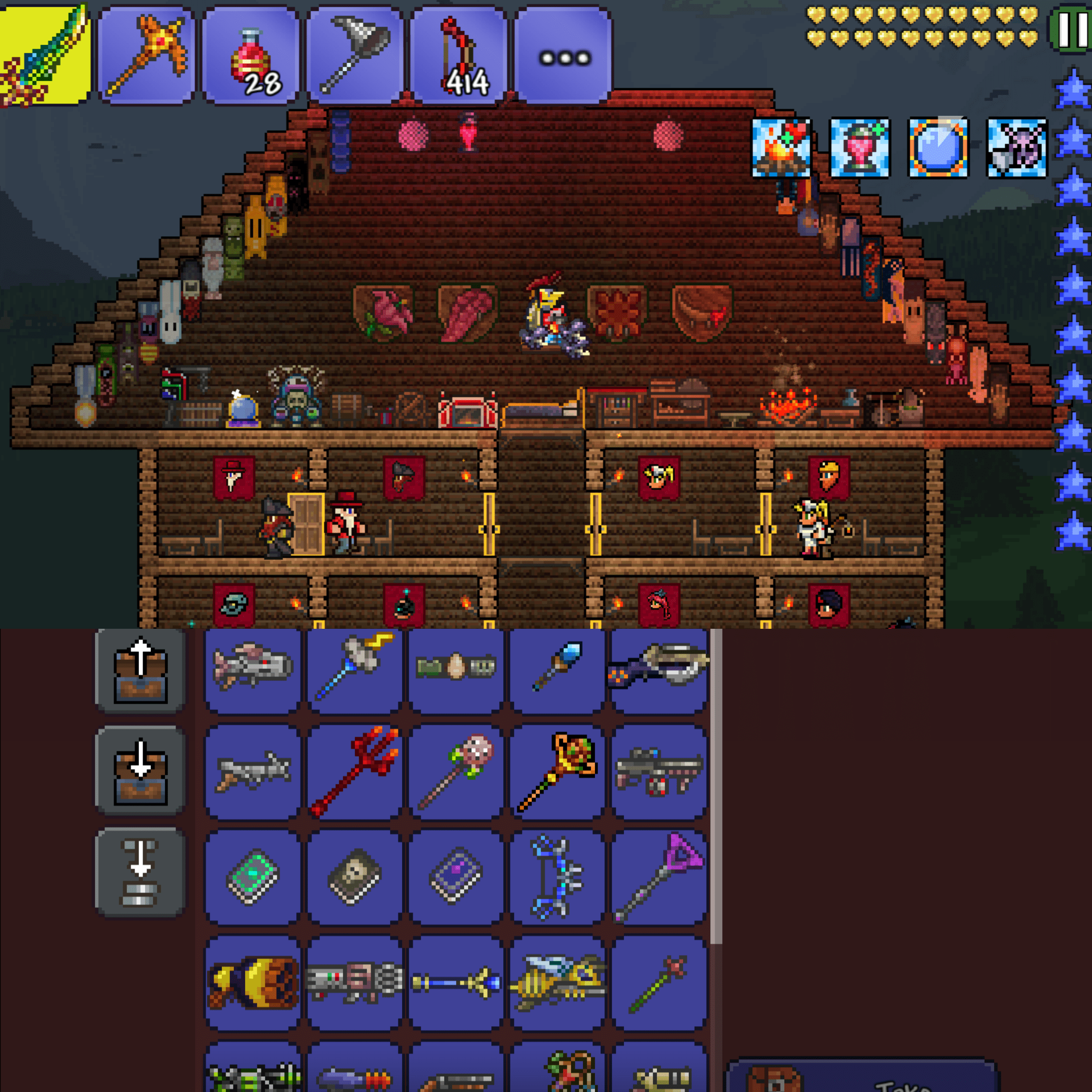Open the extra hotbar slots via ellipsis button
This screenshot has width=1092, height=1092.
point(562,54)
